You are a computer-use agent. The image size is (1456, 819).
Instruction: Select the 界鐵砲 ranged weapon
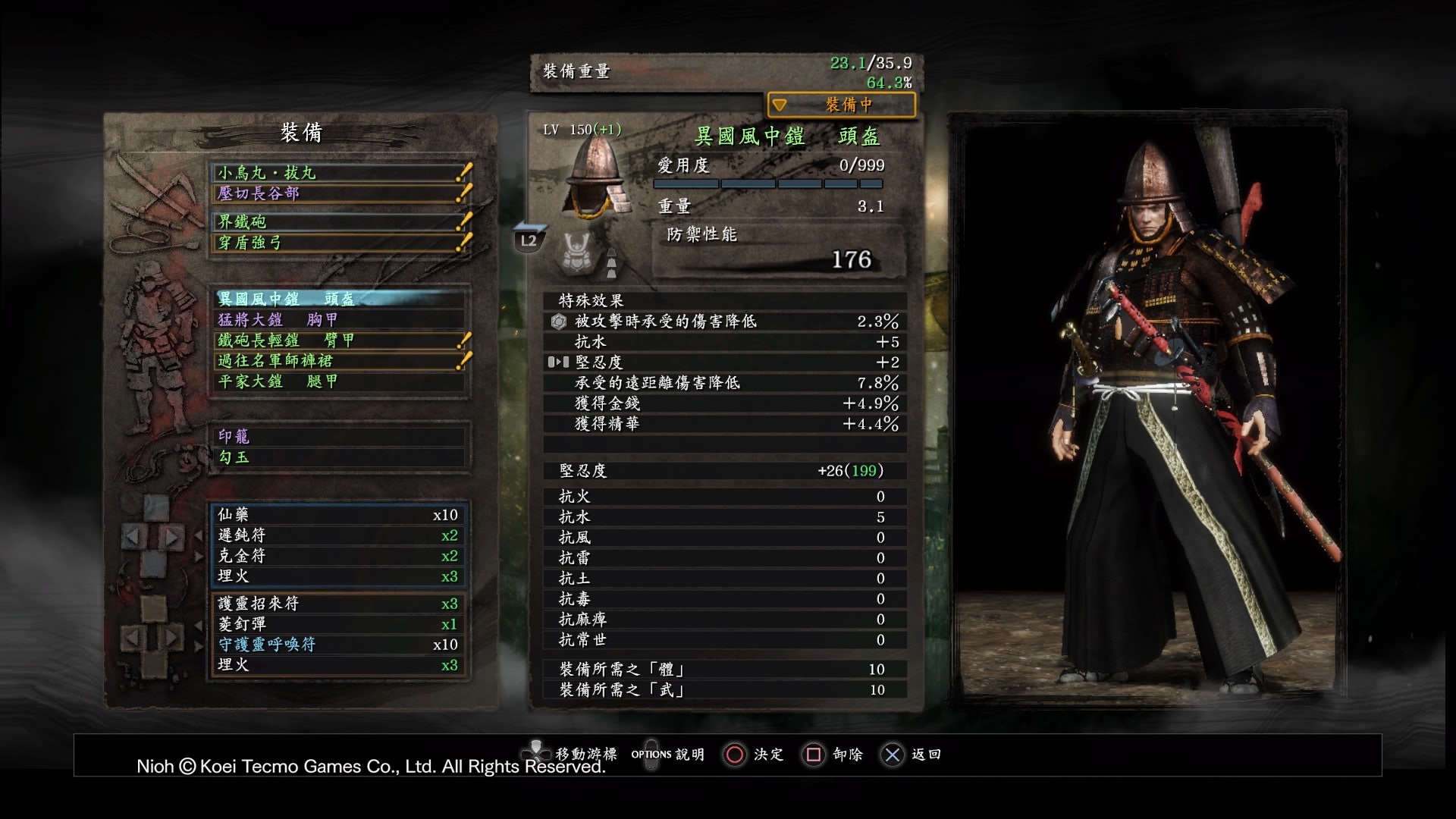pyautogui.click(x=337, y=221)
